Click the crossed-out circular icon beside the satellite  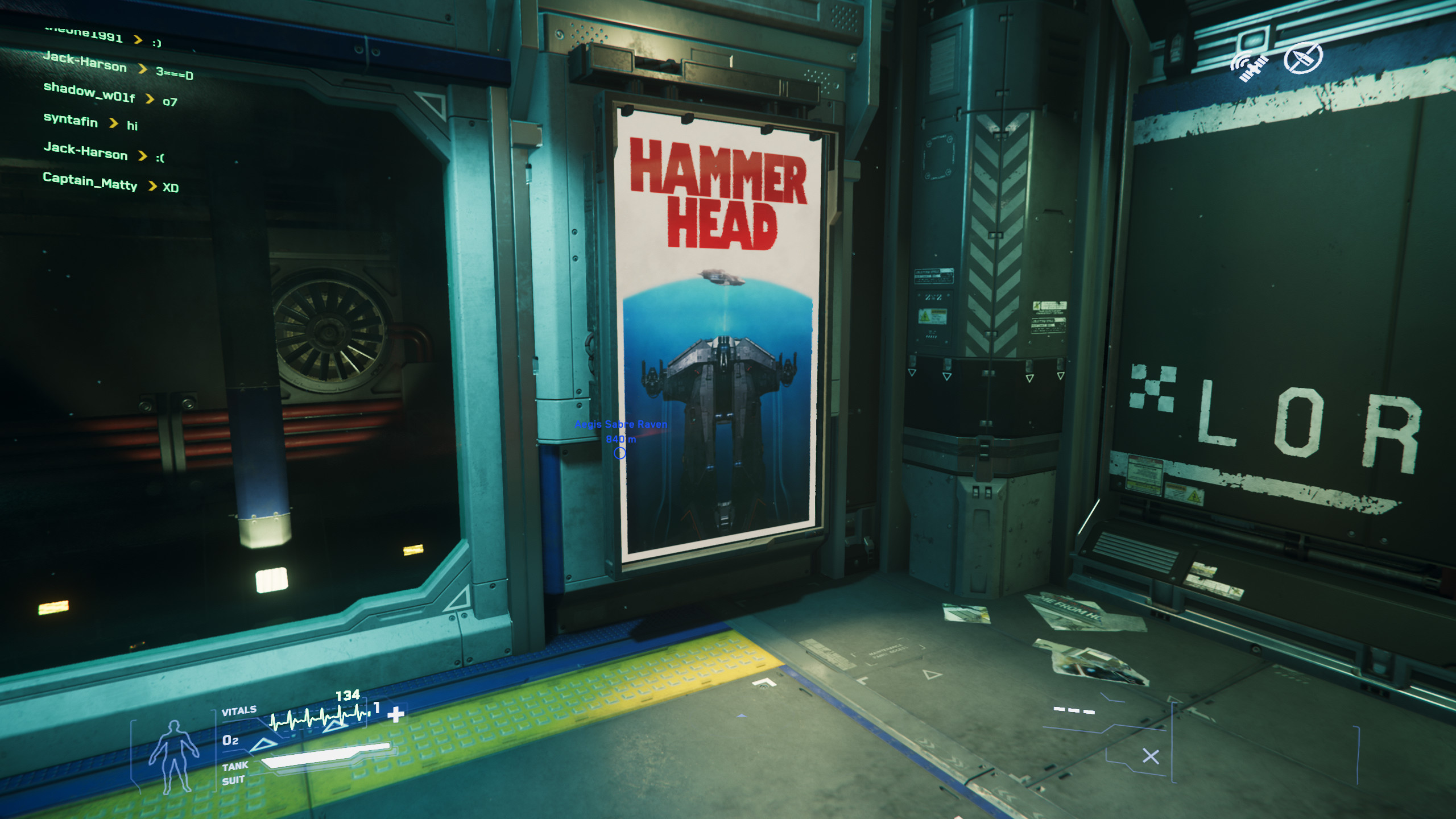1302,58
